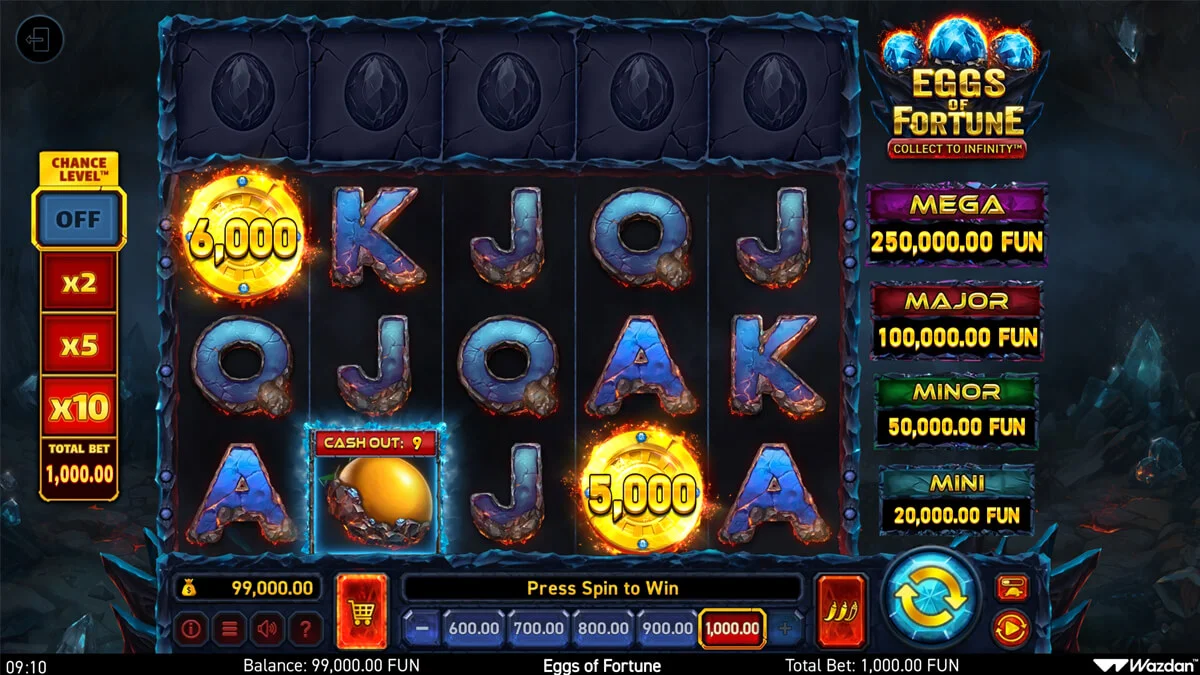Select the 800.00 bet option

click(603, 629)
